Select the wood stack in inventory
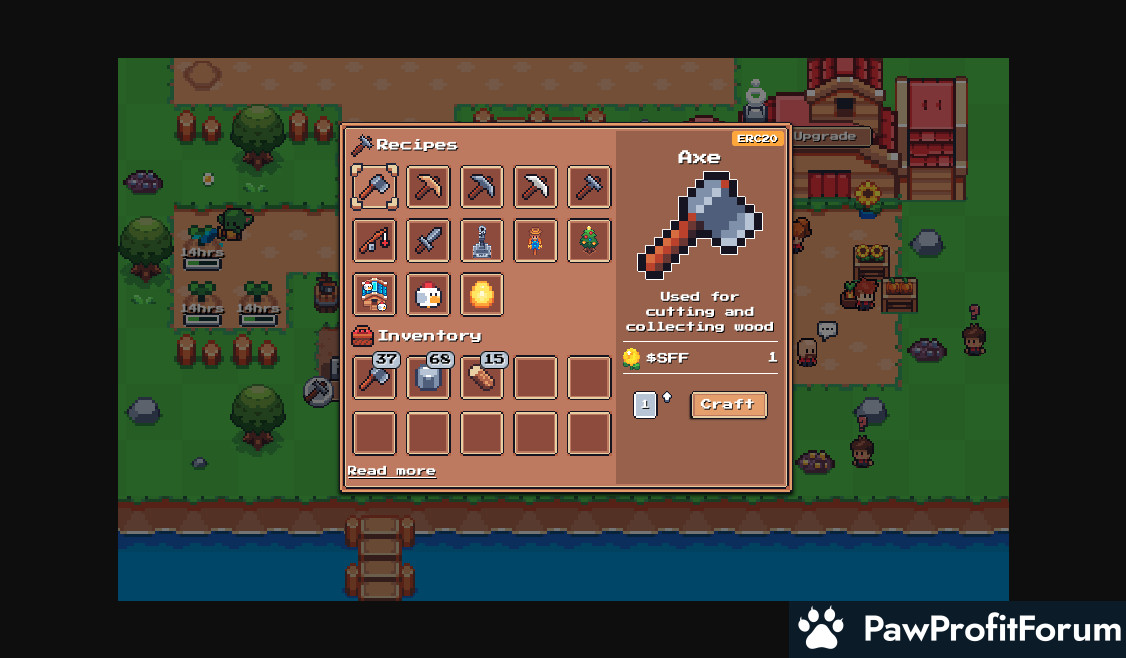Image resolution: width=1126 pixels, height=658 pixels. tap(482, 378)
